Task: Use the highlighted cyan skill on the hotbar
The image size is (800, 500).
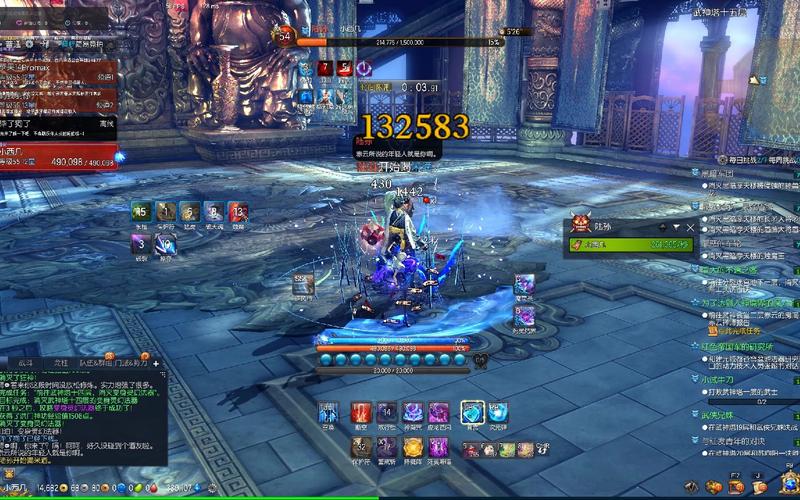Action: pos(471,412)
